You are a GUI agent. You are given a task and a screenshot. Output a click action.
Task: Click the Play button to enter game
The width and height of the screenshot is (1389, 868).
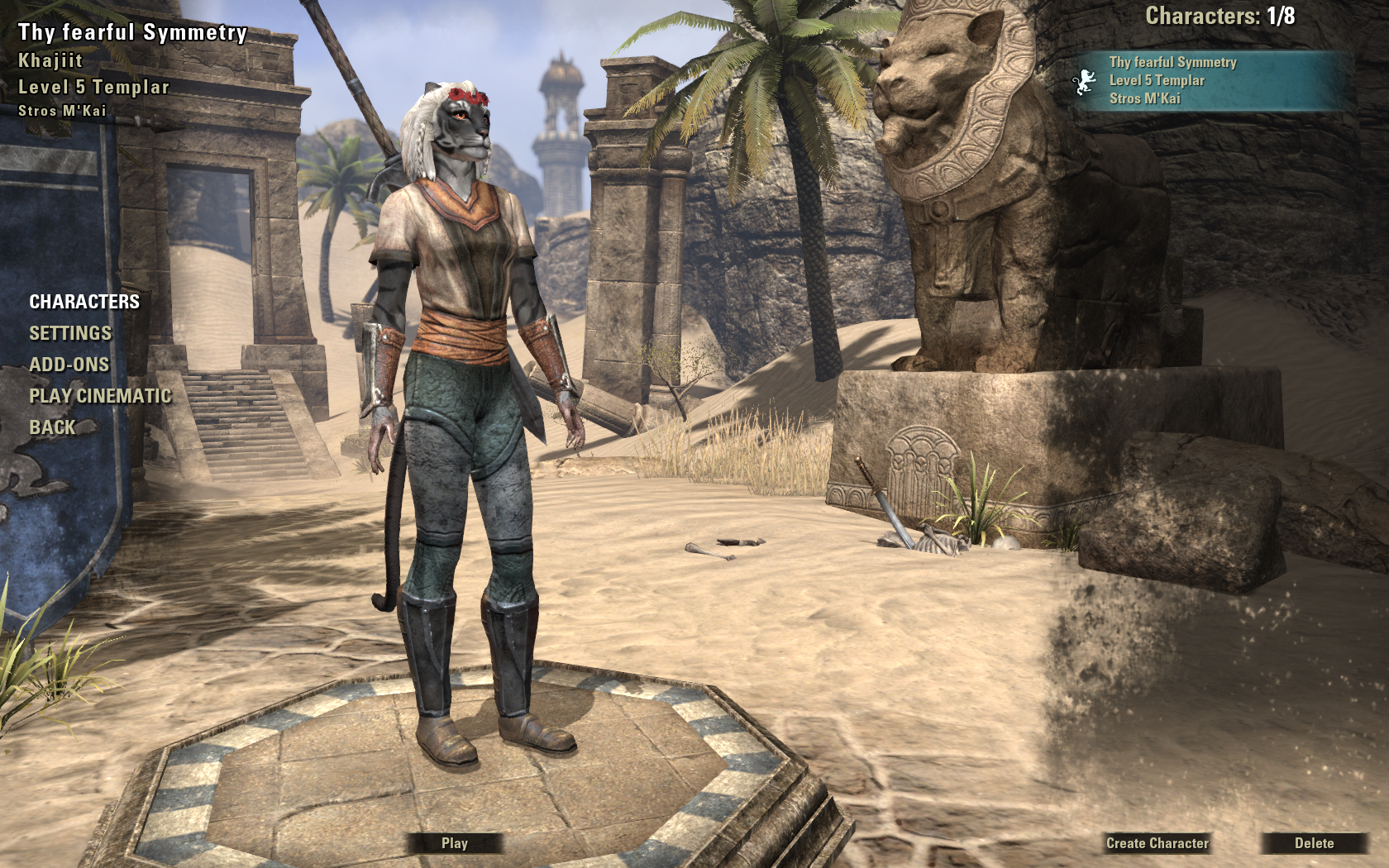455,843
